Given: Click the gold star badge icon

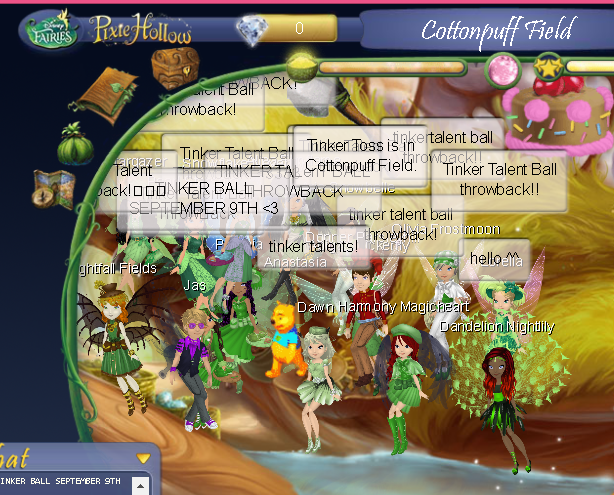Looking at the screenshot, I should (547, 68).
